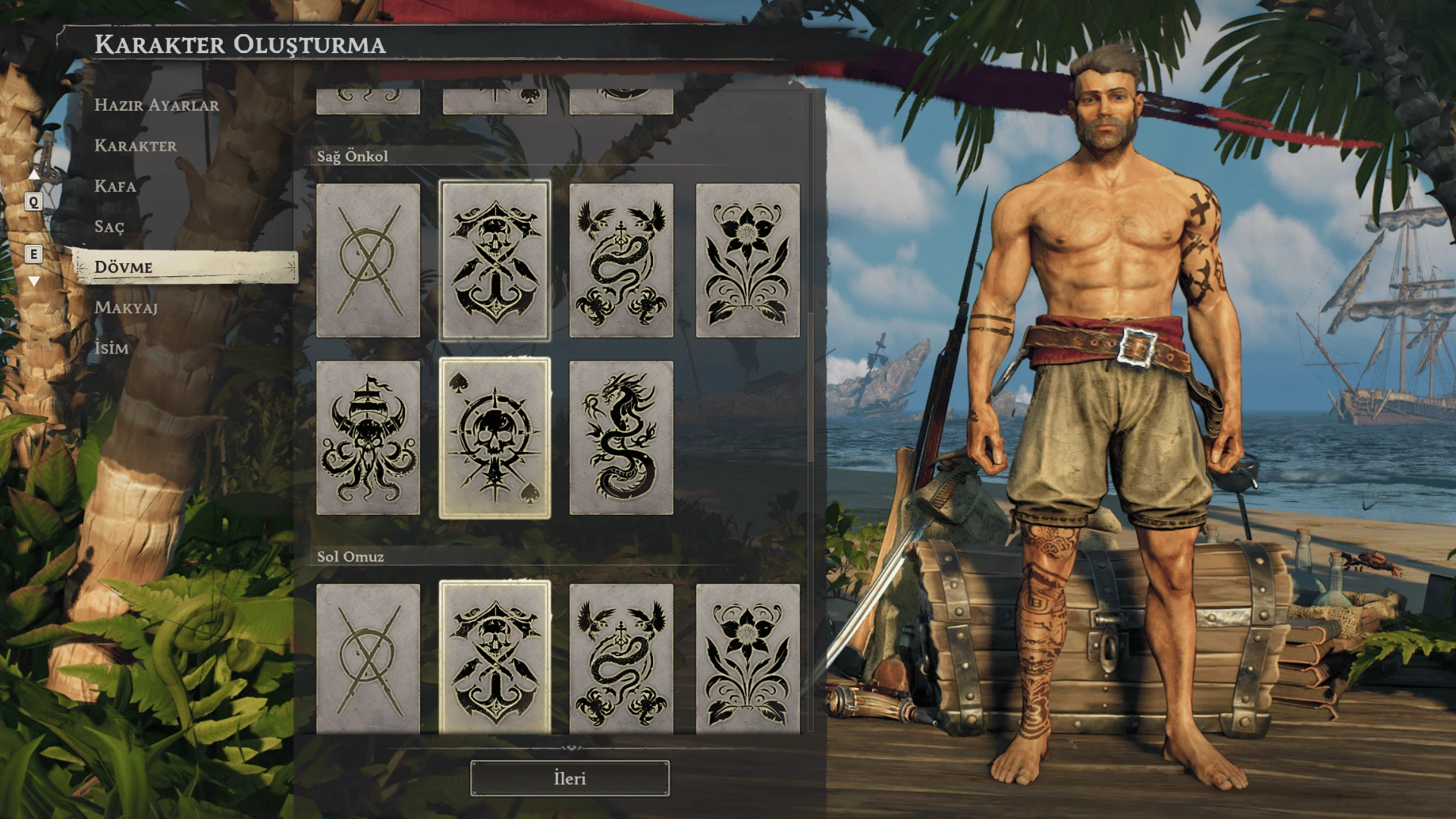Pick skull and anchor tattoo for Sağ Önkol
Screen dimensions: 1456x819
point(494,261)
